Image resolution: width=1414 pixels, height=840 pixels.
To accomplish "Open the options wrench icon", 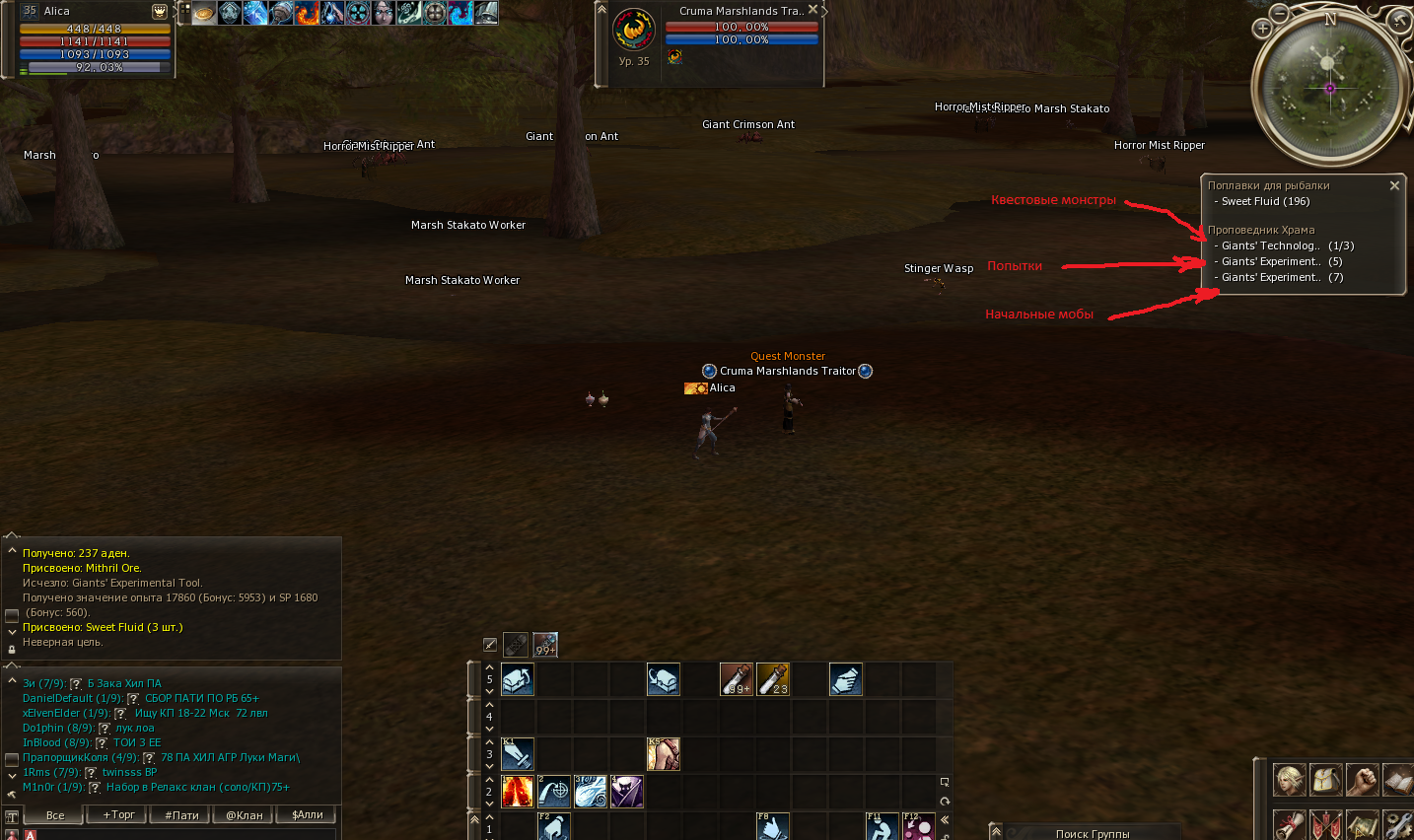I will click(1397, 825).
